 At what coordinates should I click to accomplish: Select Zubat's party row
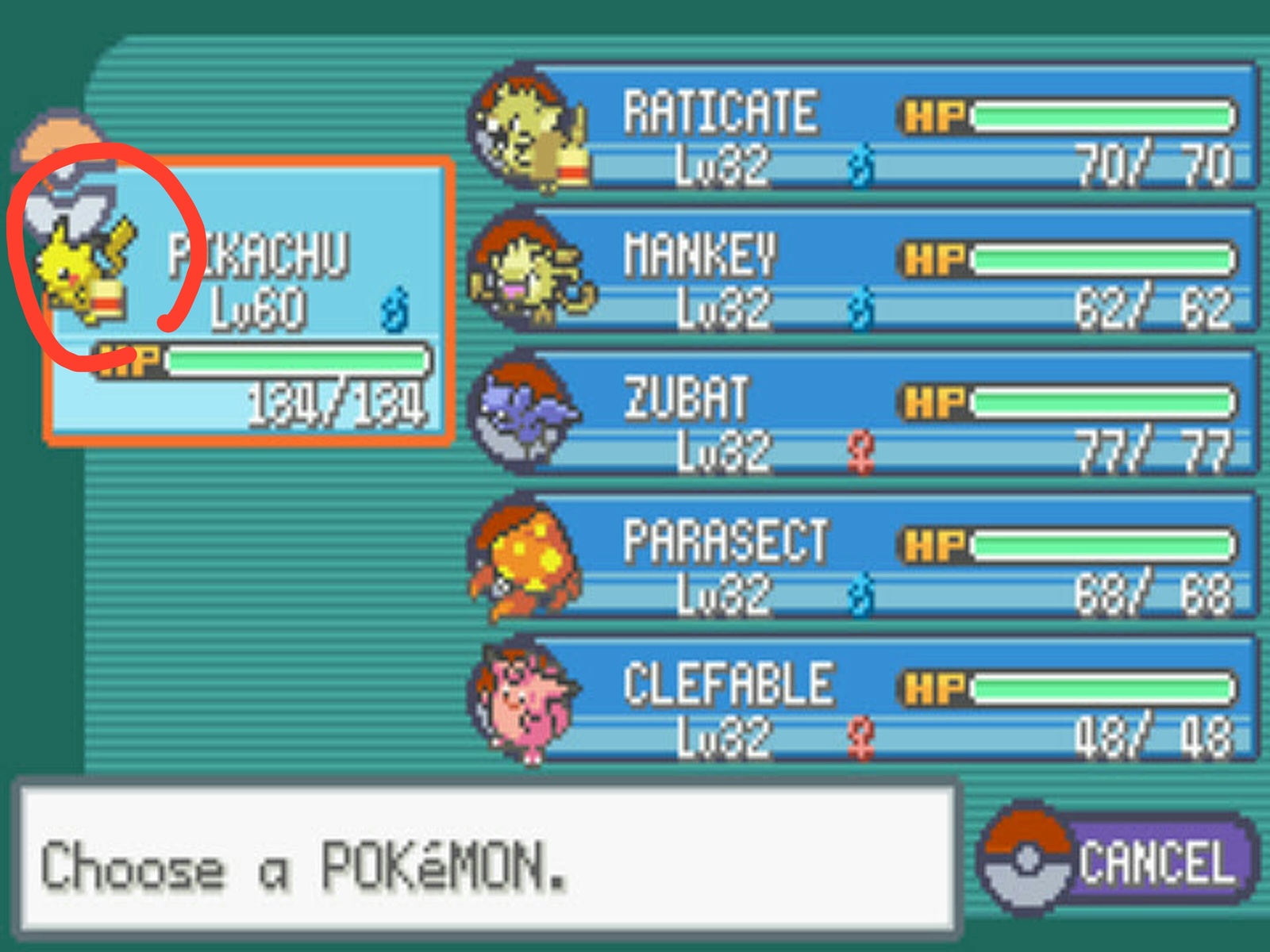pyautogui.click(x=865, y=413)
